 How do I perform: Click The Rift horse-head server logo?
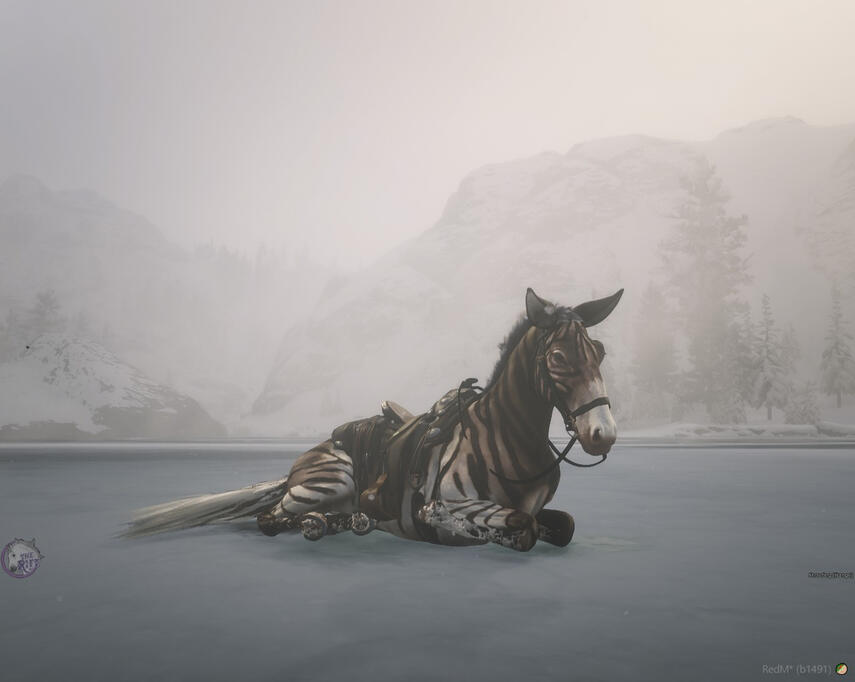(20, 558)
